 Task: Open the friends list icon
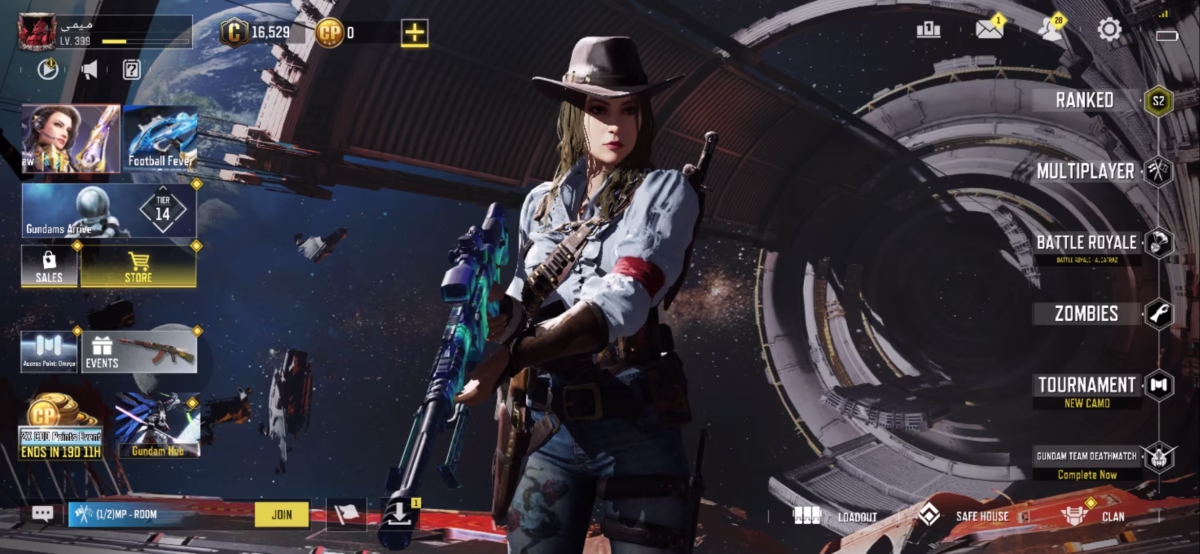click(1050, 29)
